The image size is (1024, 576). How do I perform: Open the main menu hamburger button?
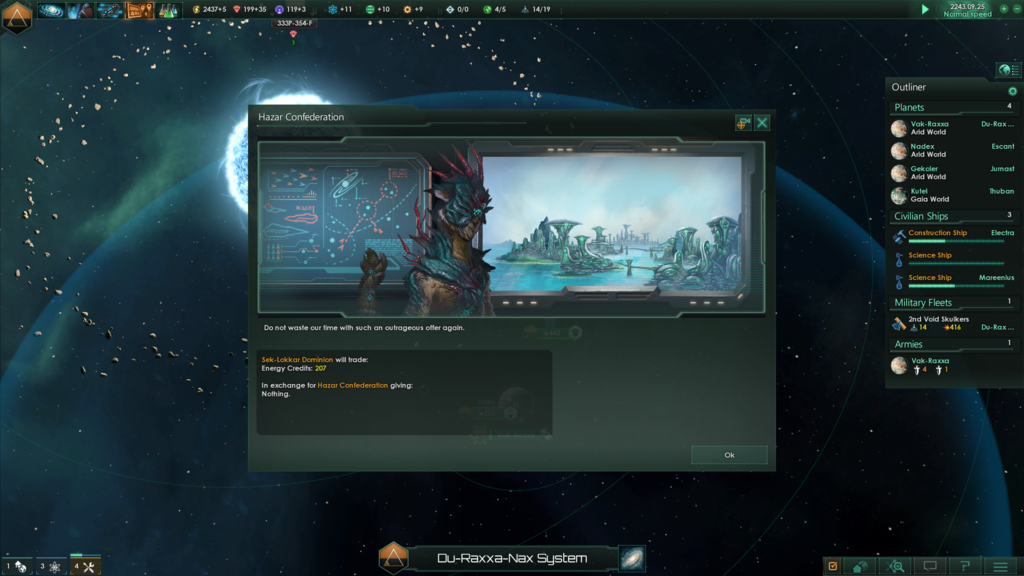tap(999, 566)
